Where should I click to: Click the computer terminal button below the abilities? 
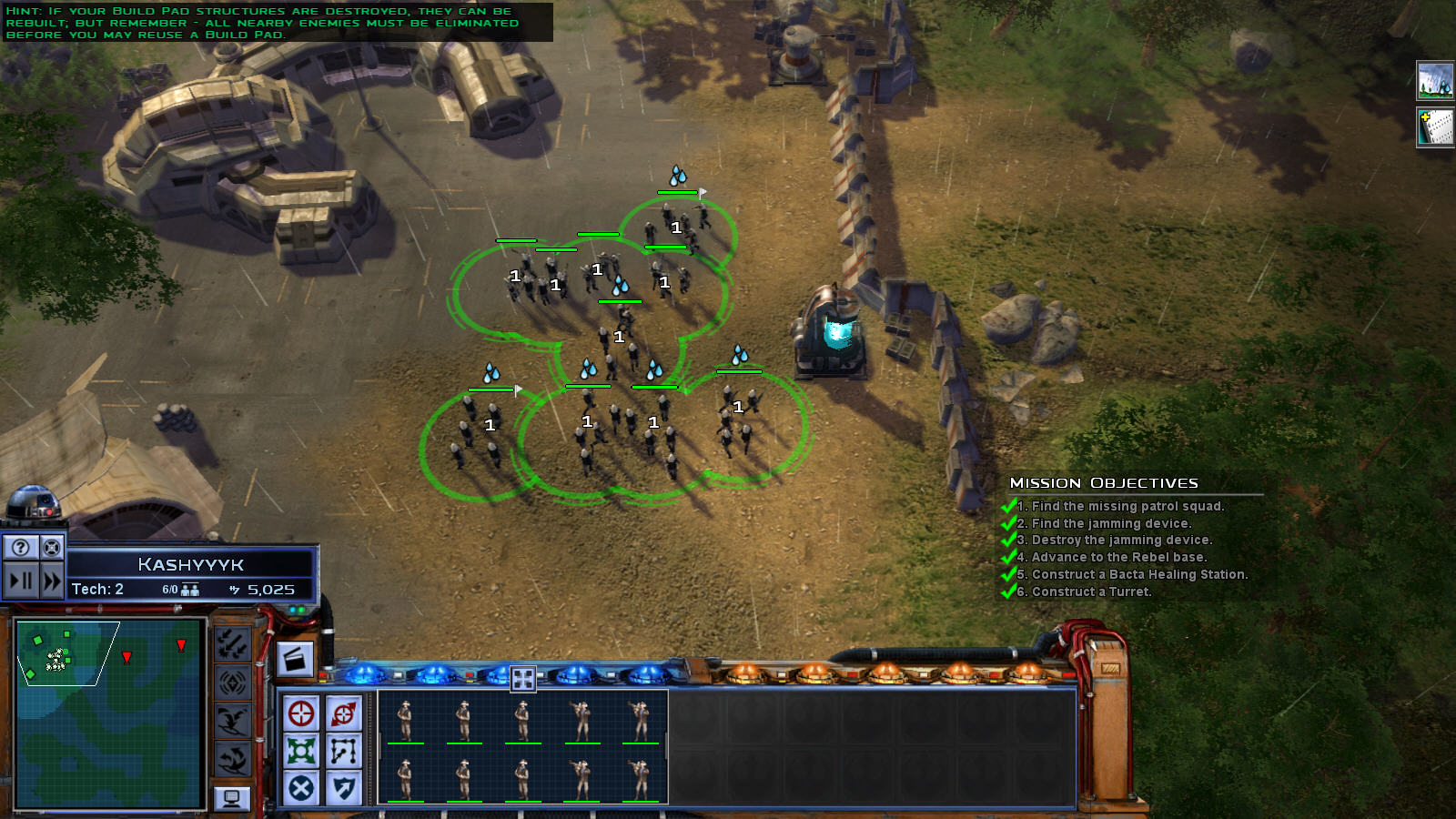[232, 798]
